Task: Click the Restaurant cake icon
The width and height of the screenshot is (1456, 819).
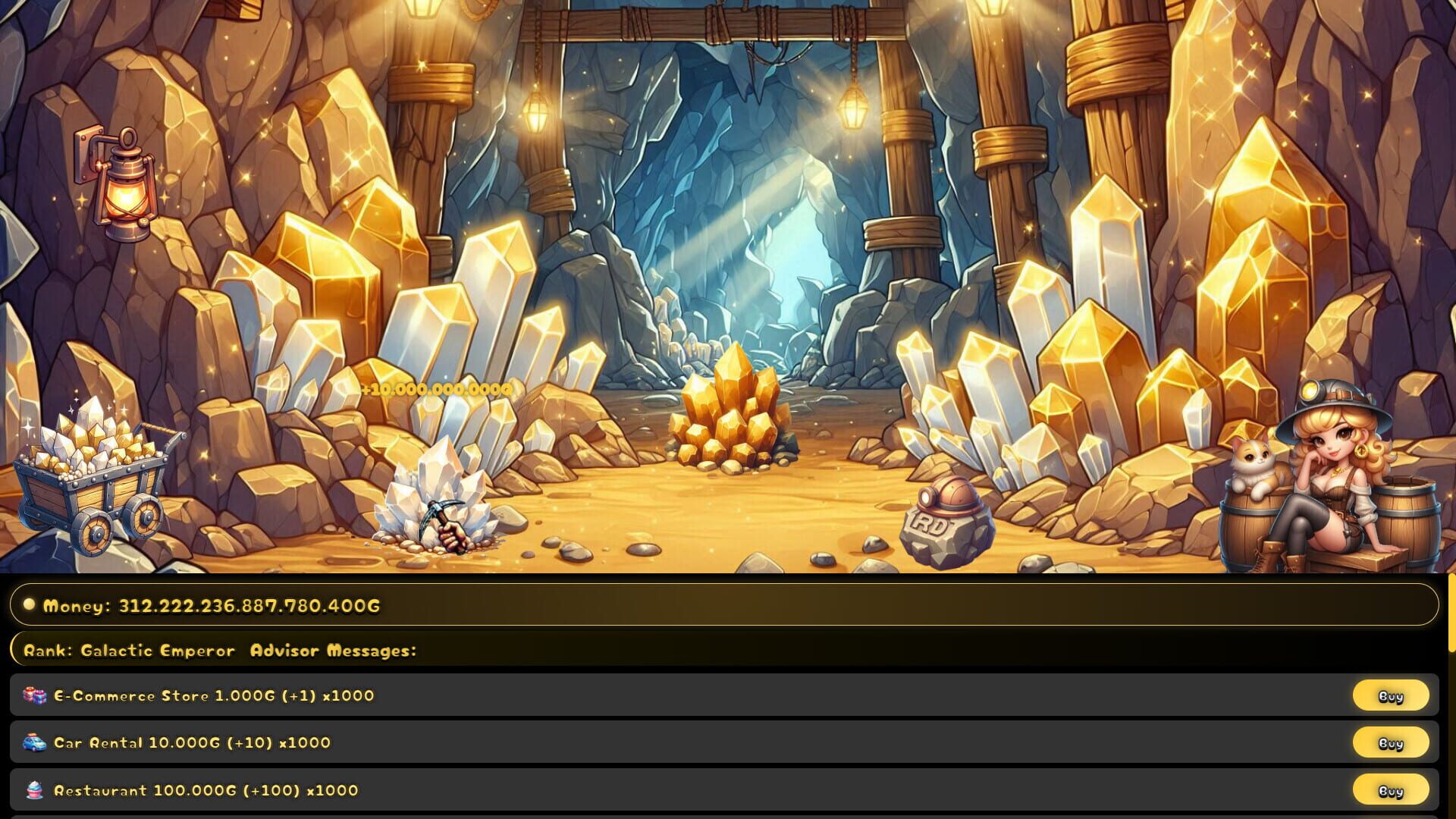Action: pos(36,790)
